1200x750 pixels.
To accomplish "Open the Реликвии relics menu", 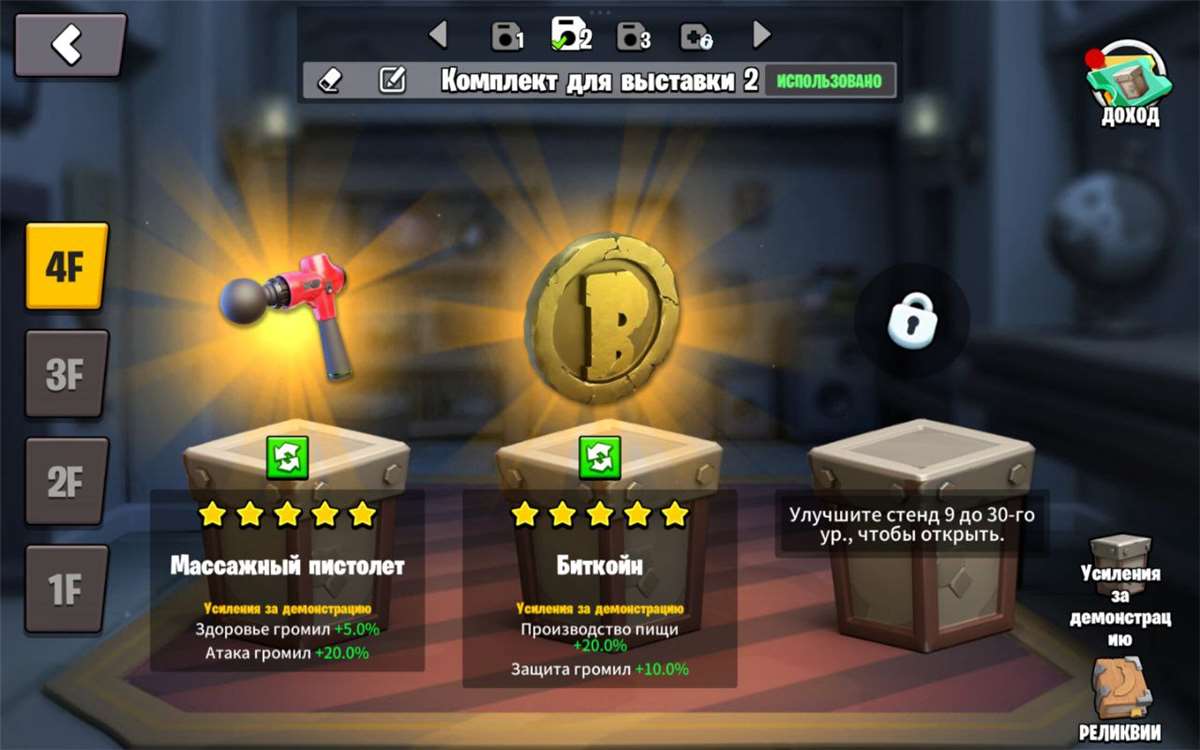I will 1120,700.
